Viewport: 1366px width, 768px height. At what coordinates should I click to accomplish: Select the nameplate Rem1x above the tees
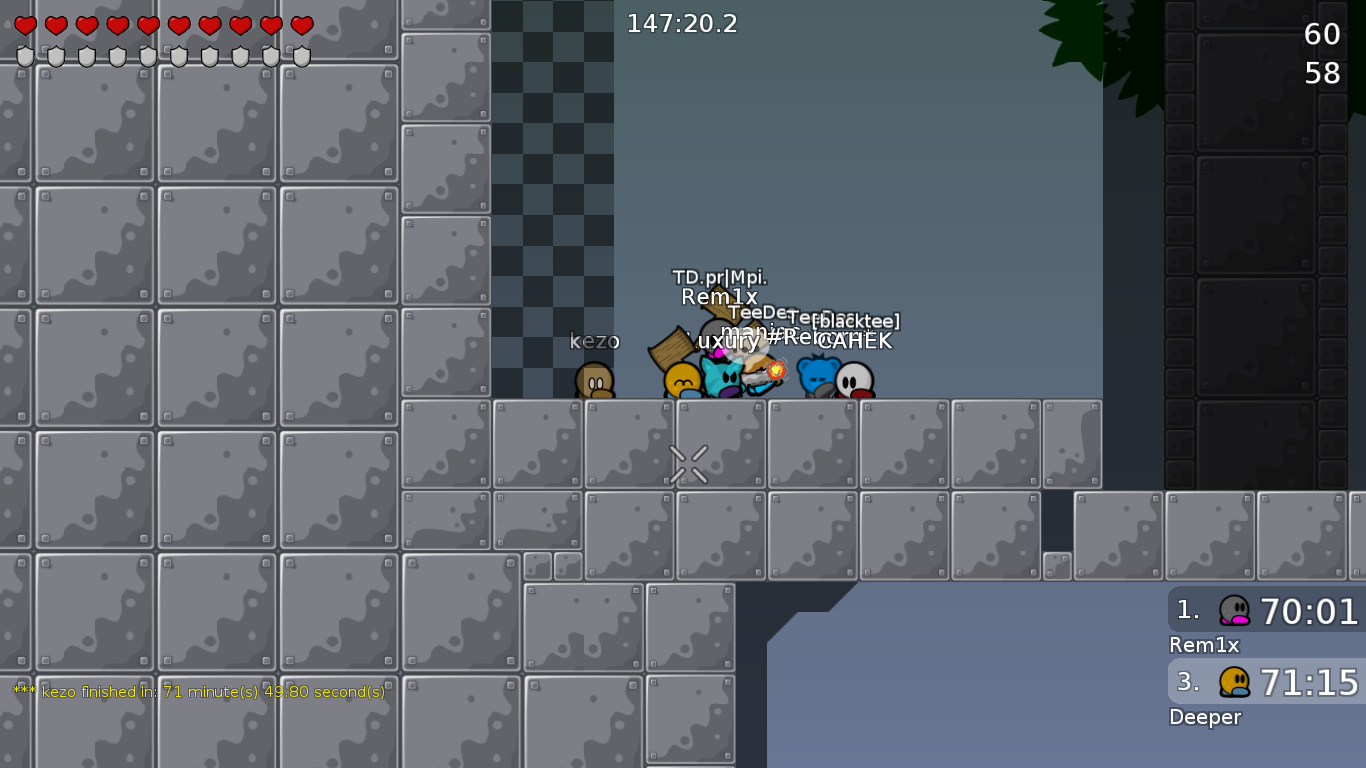click(x=719, y=297)
